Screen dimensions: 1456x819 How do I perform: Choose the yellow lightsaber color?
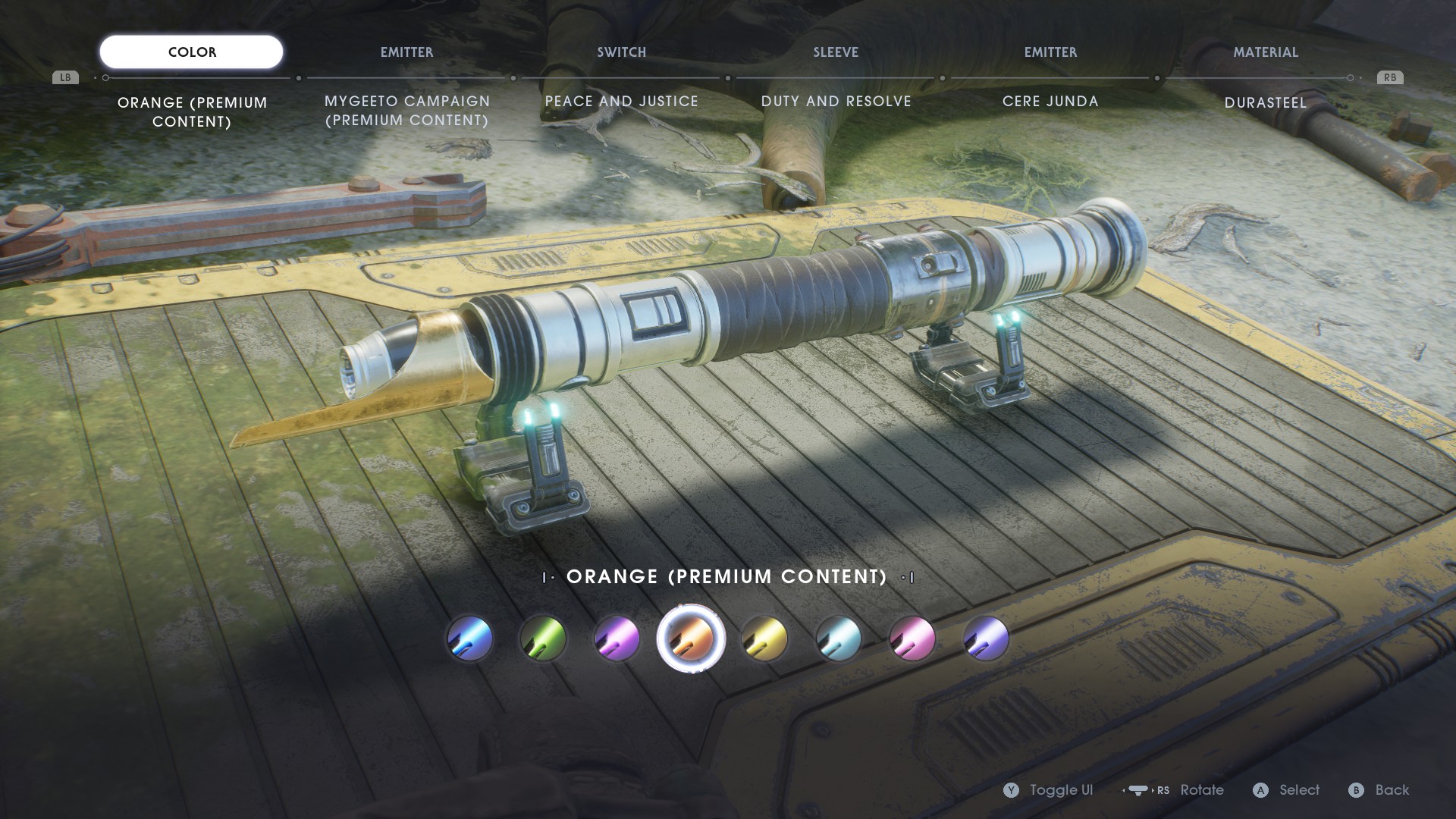click(764, 639)
